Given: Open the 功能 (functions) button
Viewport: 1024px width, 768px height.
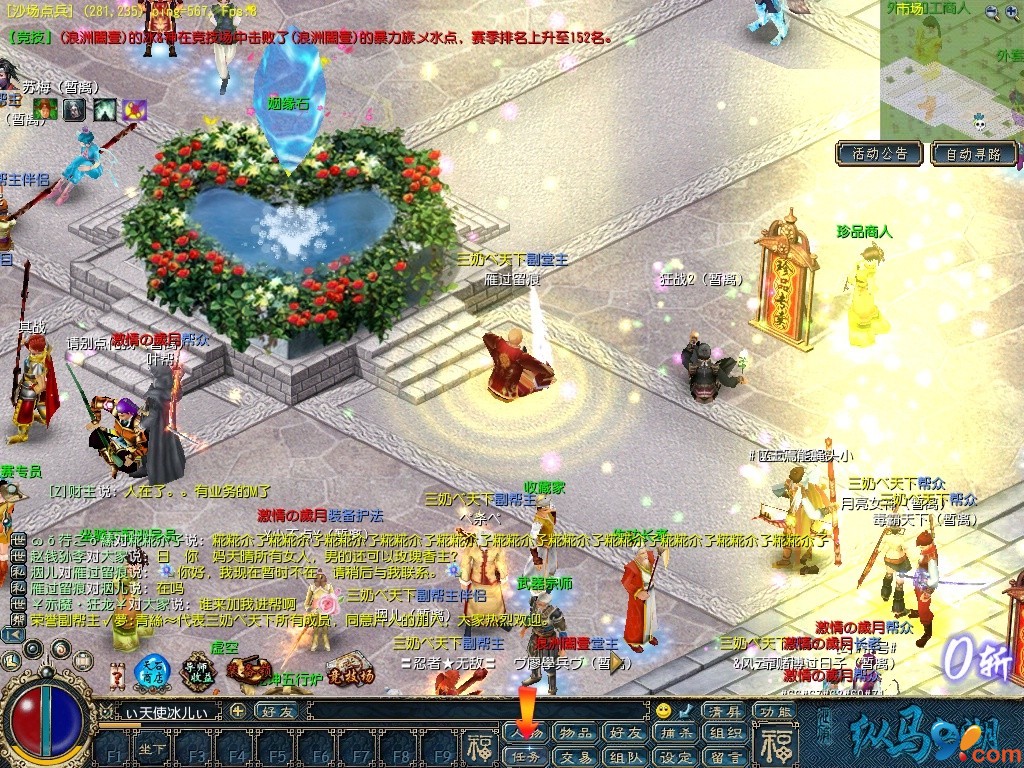Looking at the screenshot, I should coord(776,711).
